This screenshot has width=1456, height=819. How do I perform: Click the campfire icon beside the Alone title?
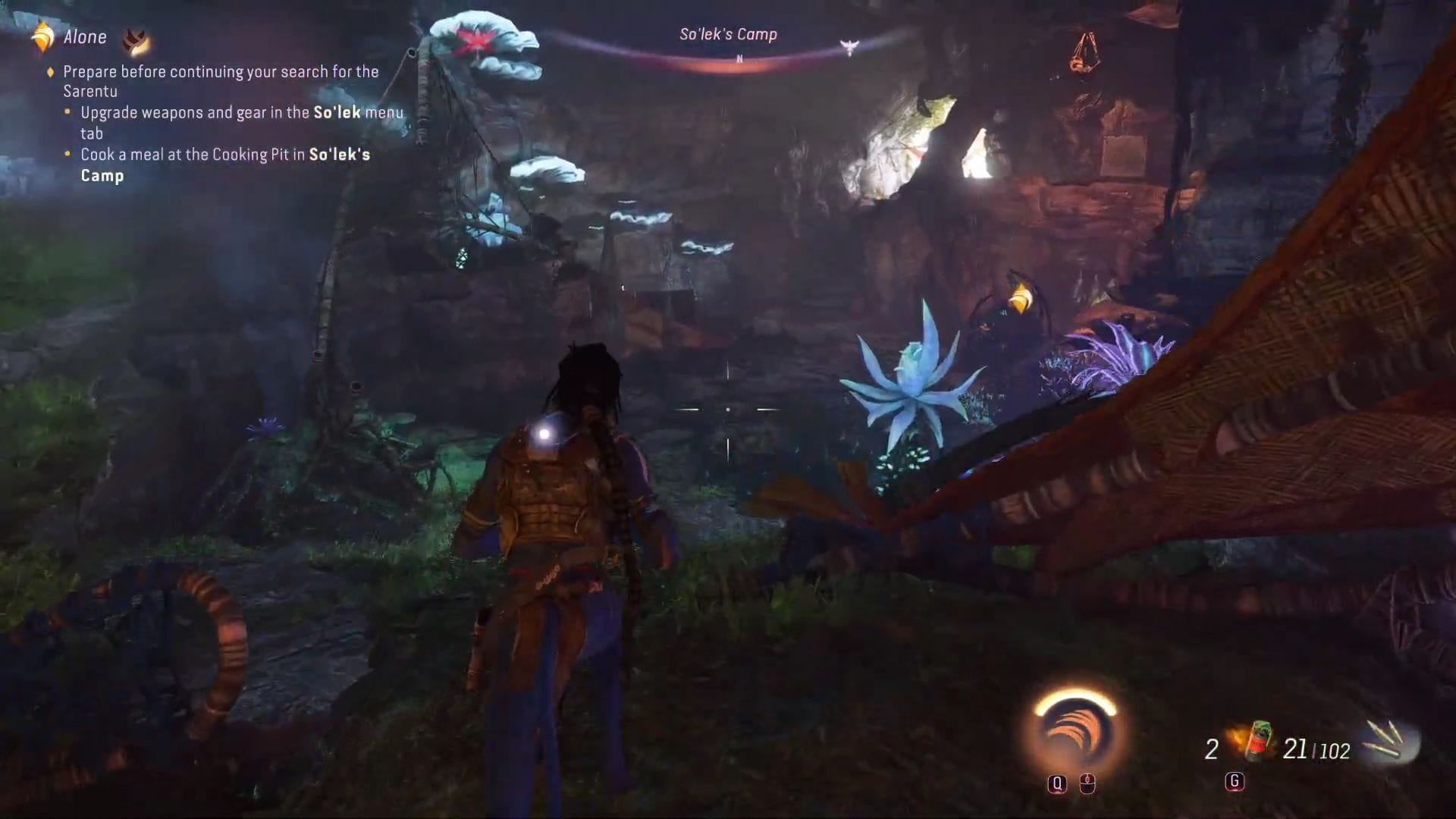(136, 39)
